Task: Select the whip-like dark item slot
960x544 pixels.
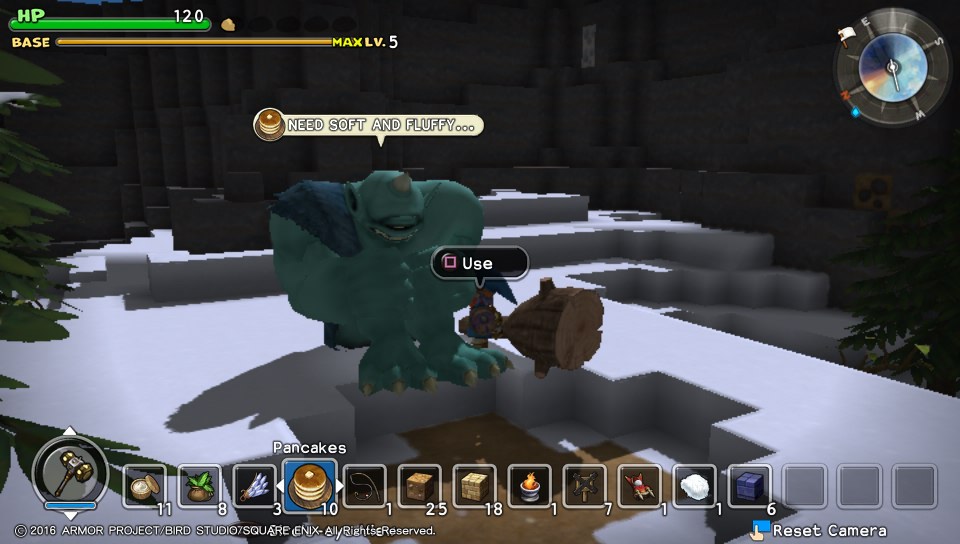Action: point(365,486)
